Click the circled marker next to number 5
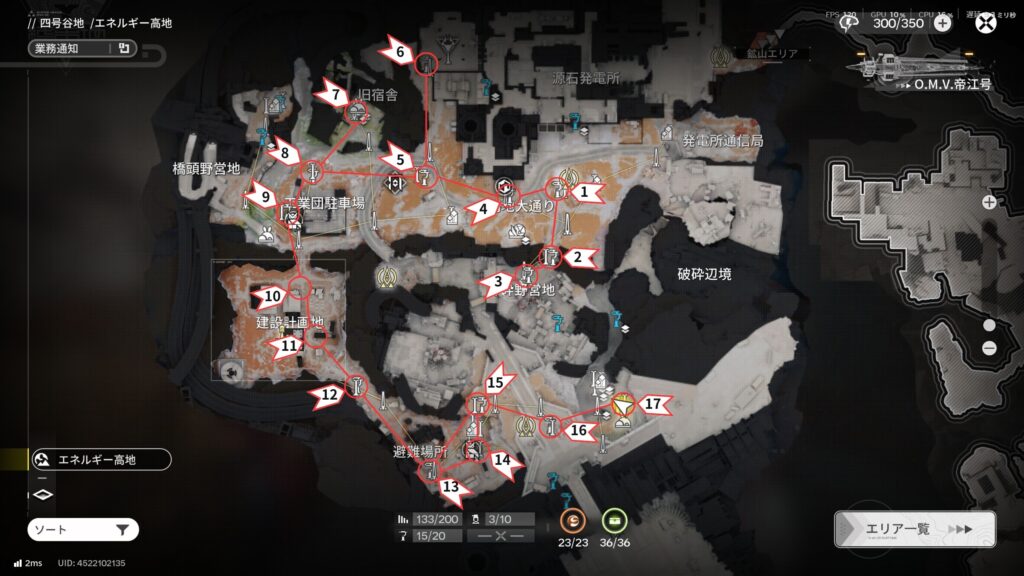The height and width of the screenshot is (576, 1024). (426, 178)
